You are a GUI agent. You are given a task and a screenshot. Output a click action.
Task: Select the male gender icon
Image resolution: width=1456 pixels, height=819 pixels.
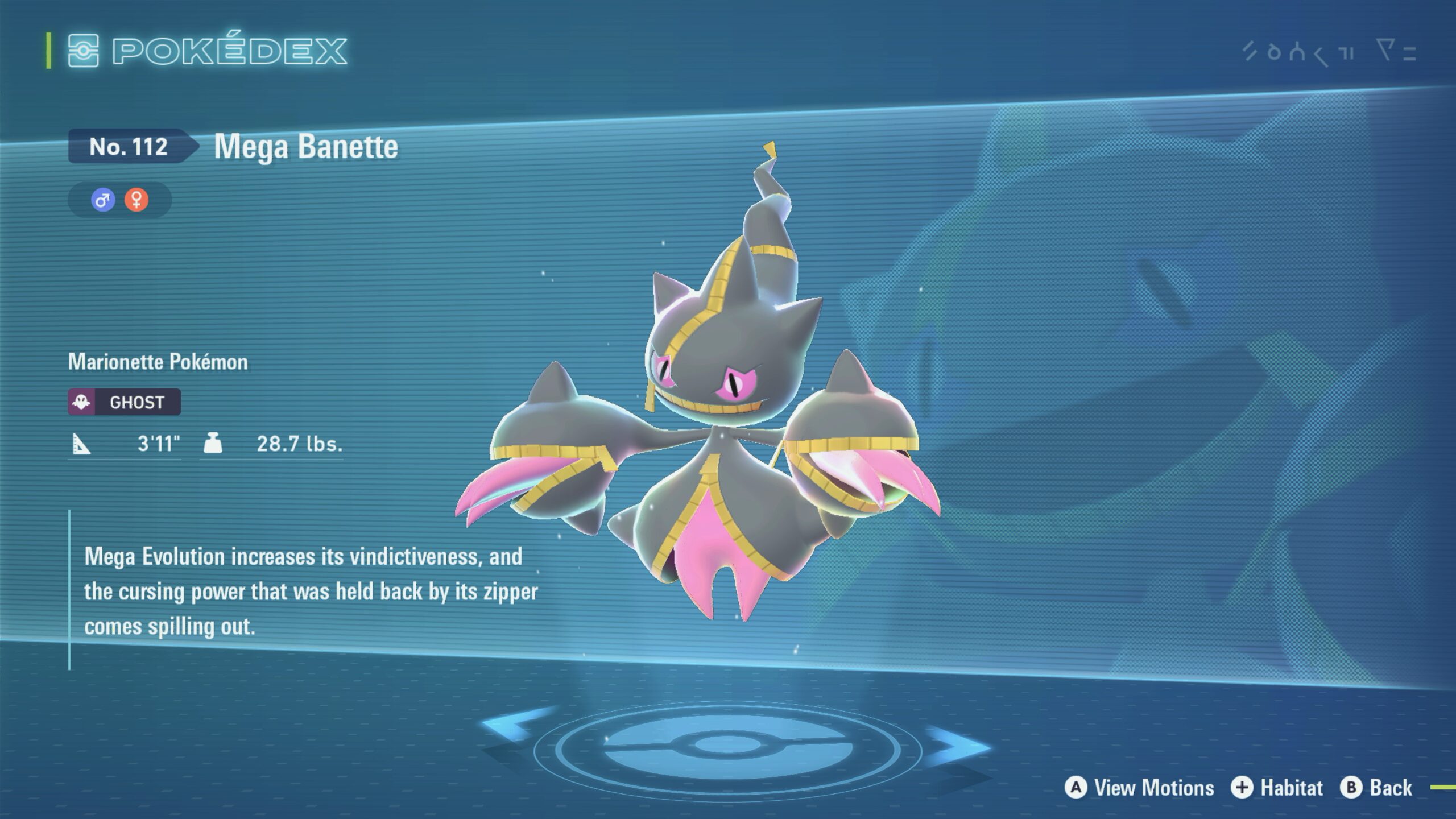pyautogui.click(x=103, y=200)
